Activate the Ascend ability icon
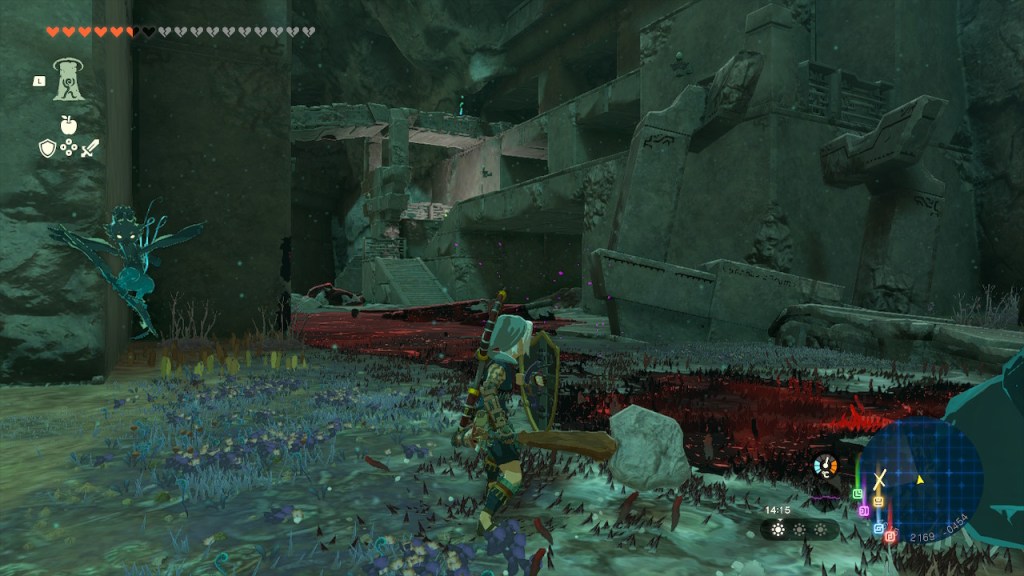The image size is (1024, 576). pyautogui.click(x=68, y=78)
